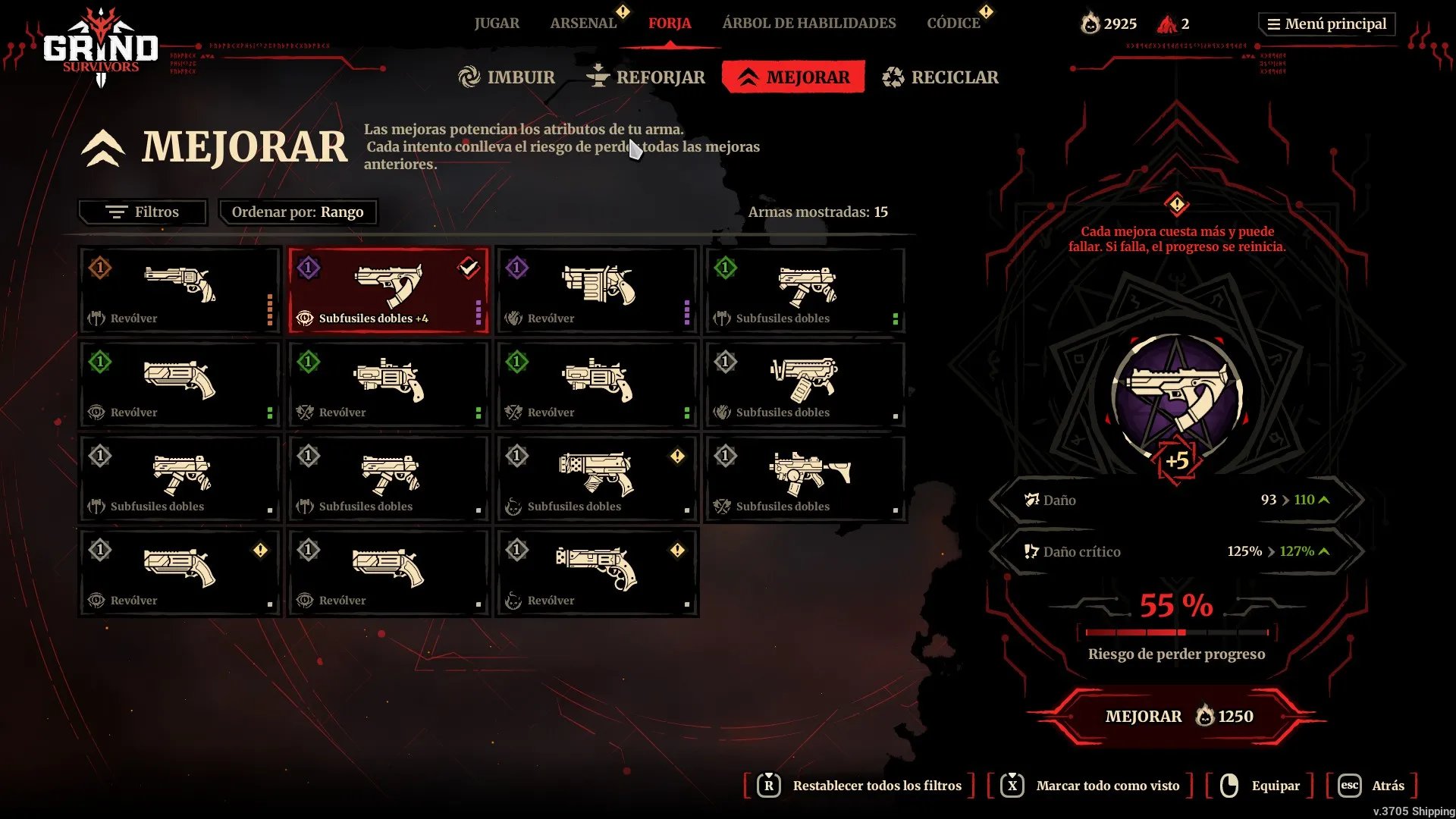Go back with the Atrás button
This screenshot has width=1456, height=819.
pos(1387,786)
